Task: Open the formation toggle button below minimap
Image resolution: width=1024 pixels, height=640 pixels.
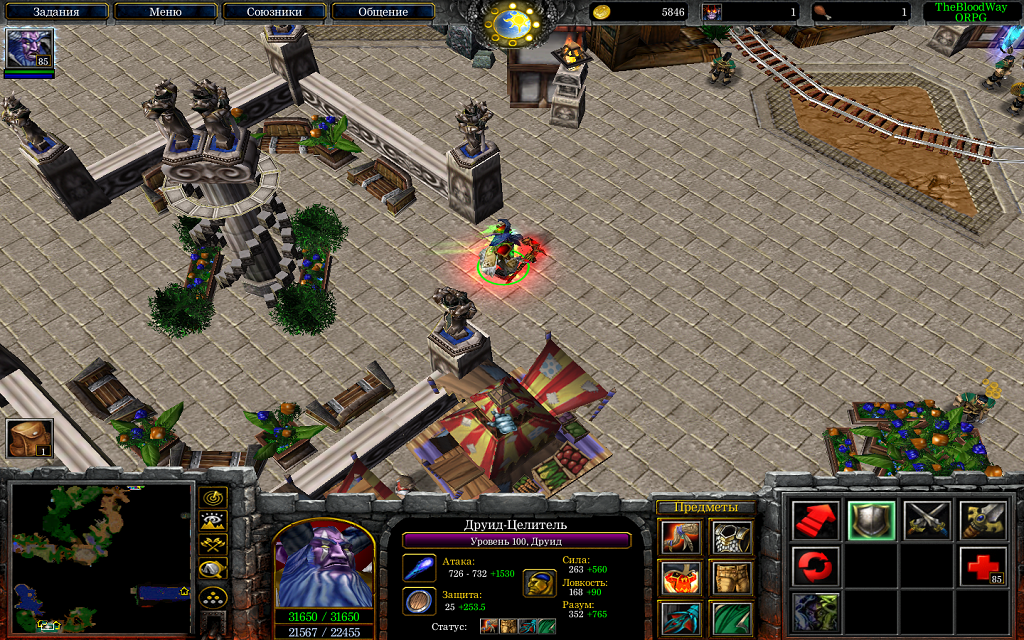Action: click(213, 598)
